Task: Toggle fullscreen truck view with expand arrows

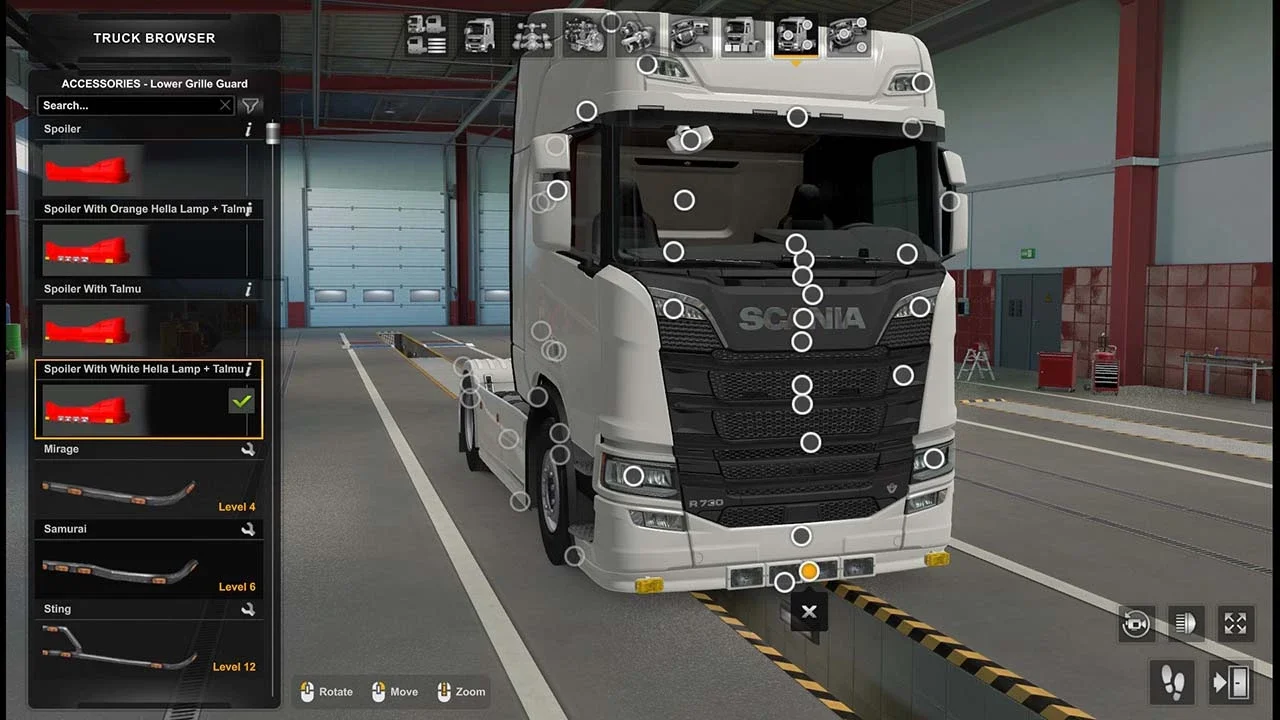Action: (1235, 624)
